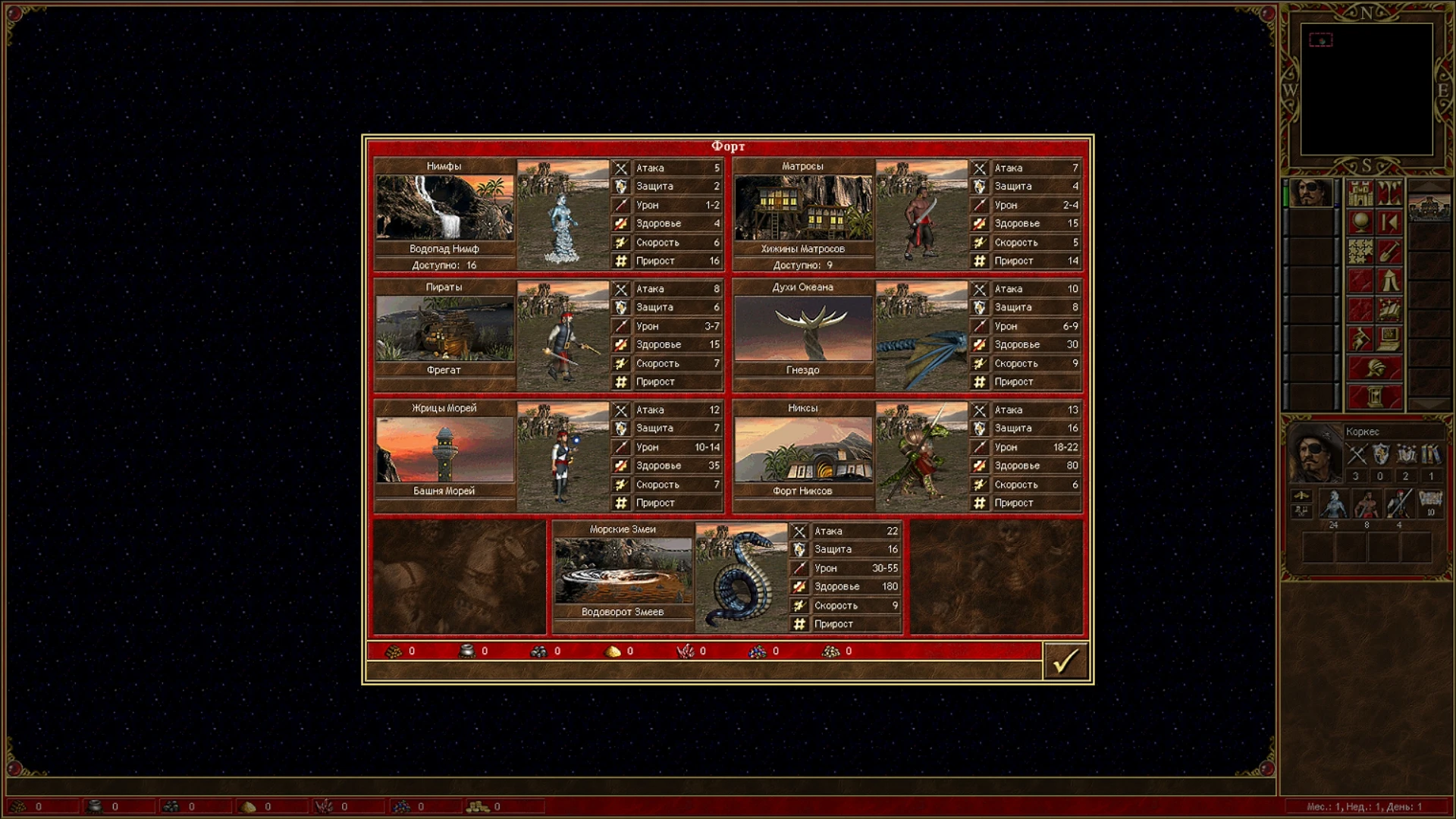Dig for the Grail with shovel icon
The height and width of the screenshot is (819, 1456).
click(1389, 250)
